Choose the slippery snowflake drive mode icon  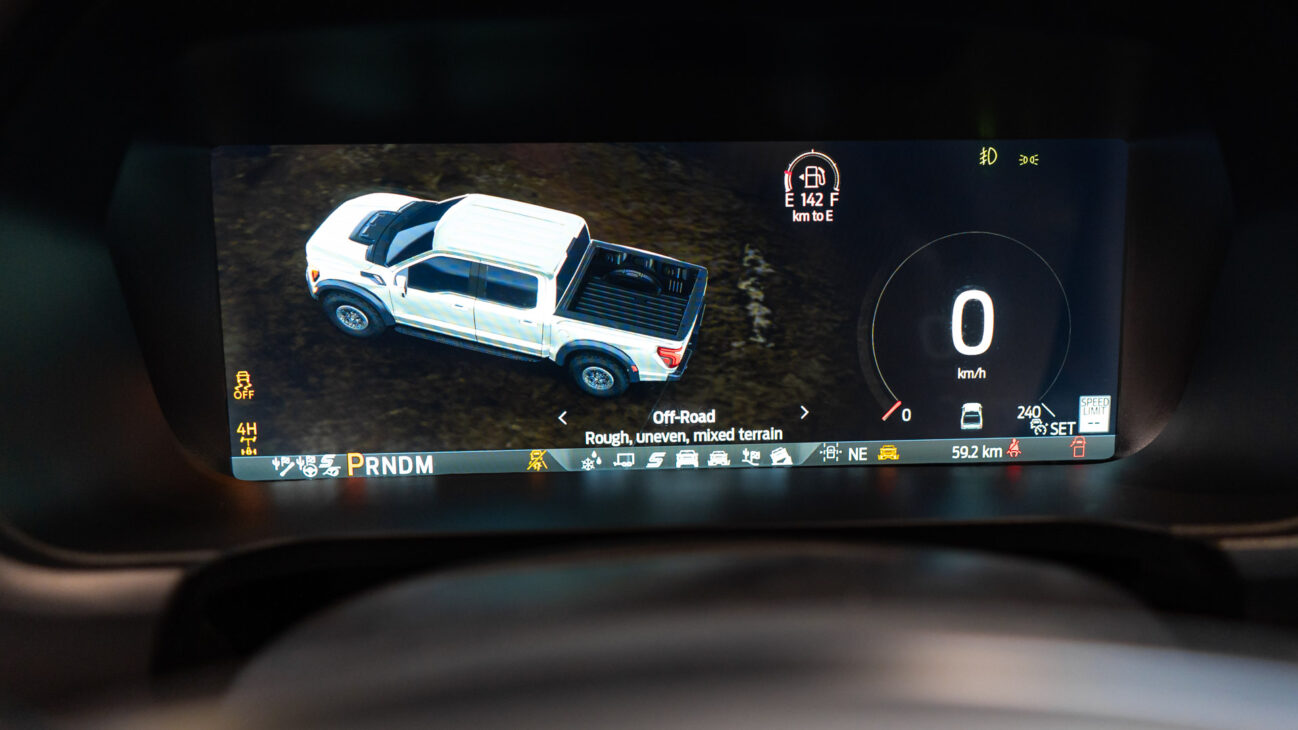(x=591, y=461)
